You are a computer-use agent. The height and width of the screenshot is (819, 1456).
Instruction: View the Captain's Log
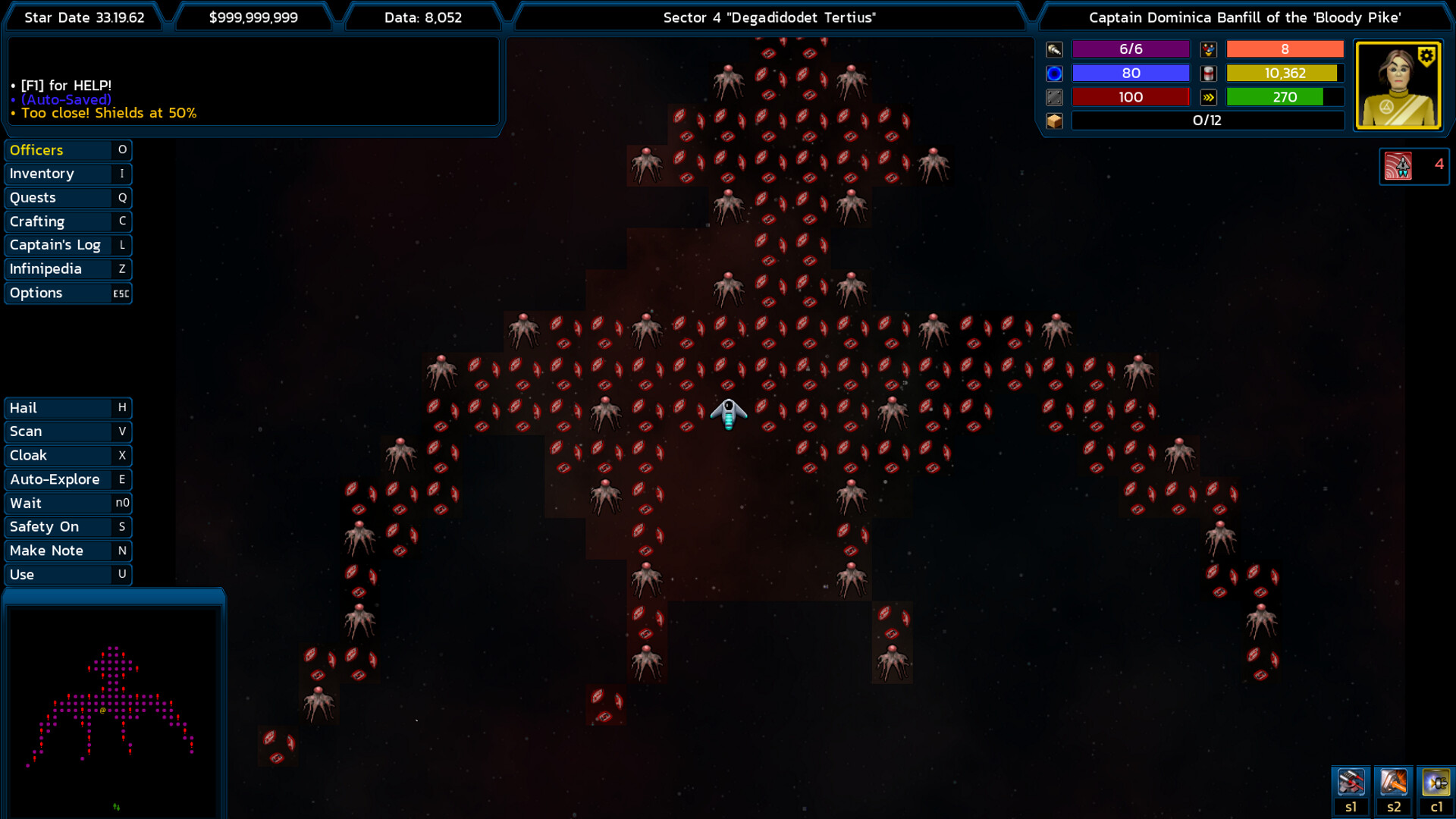click(x=67, y=245)
